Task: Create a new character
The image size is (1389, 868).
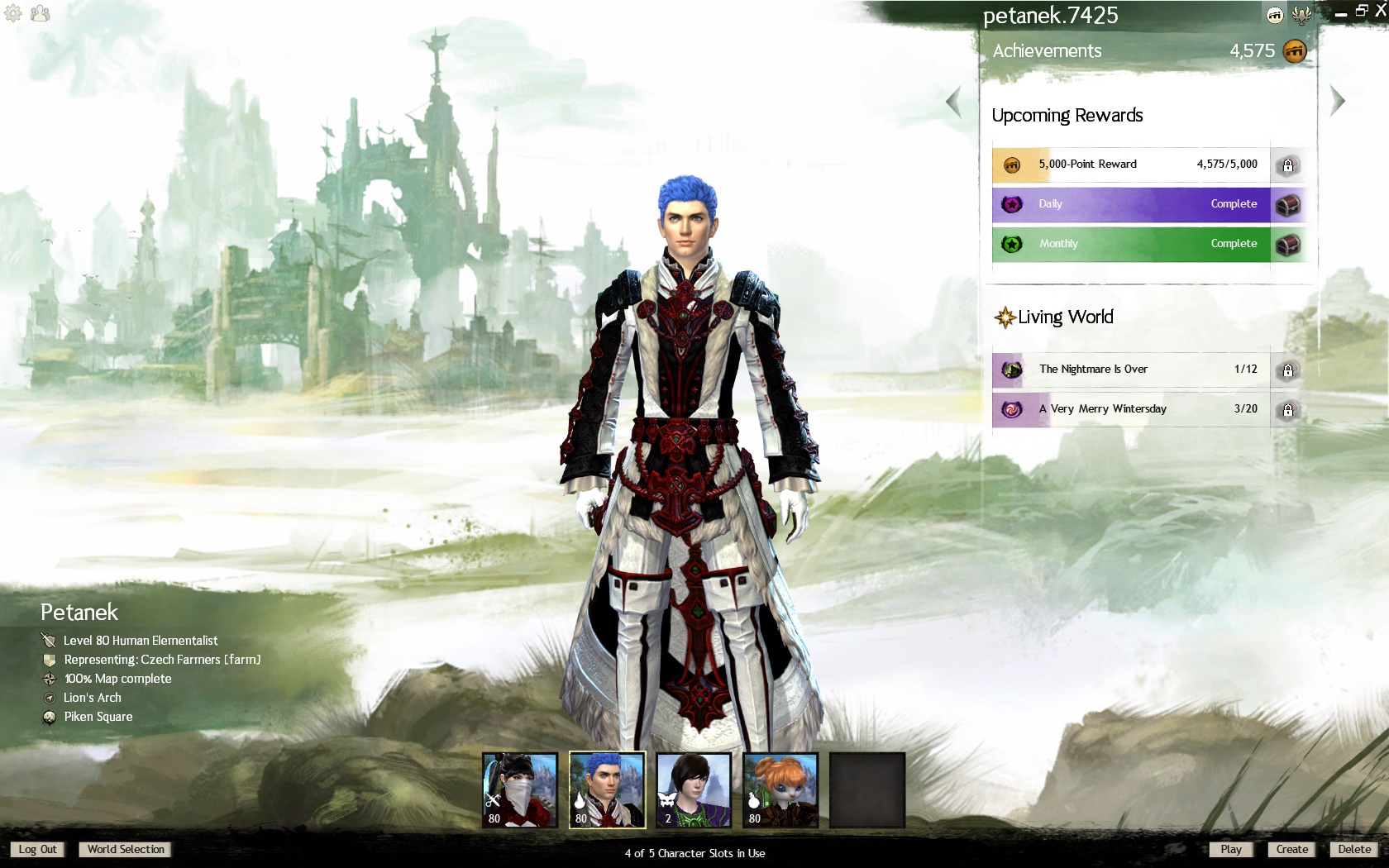Action: click(1291, 849)
